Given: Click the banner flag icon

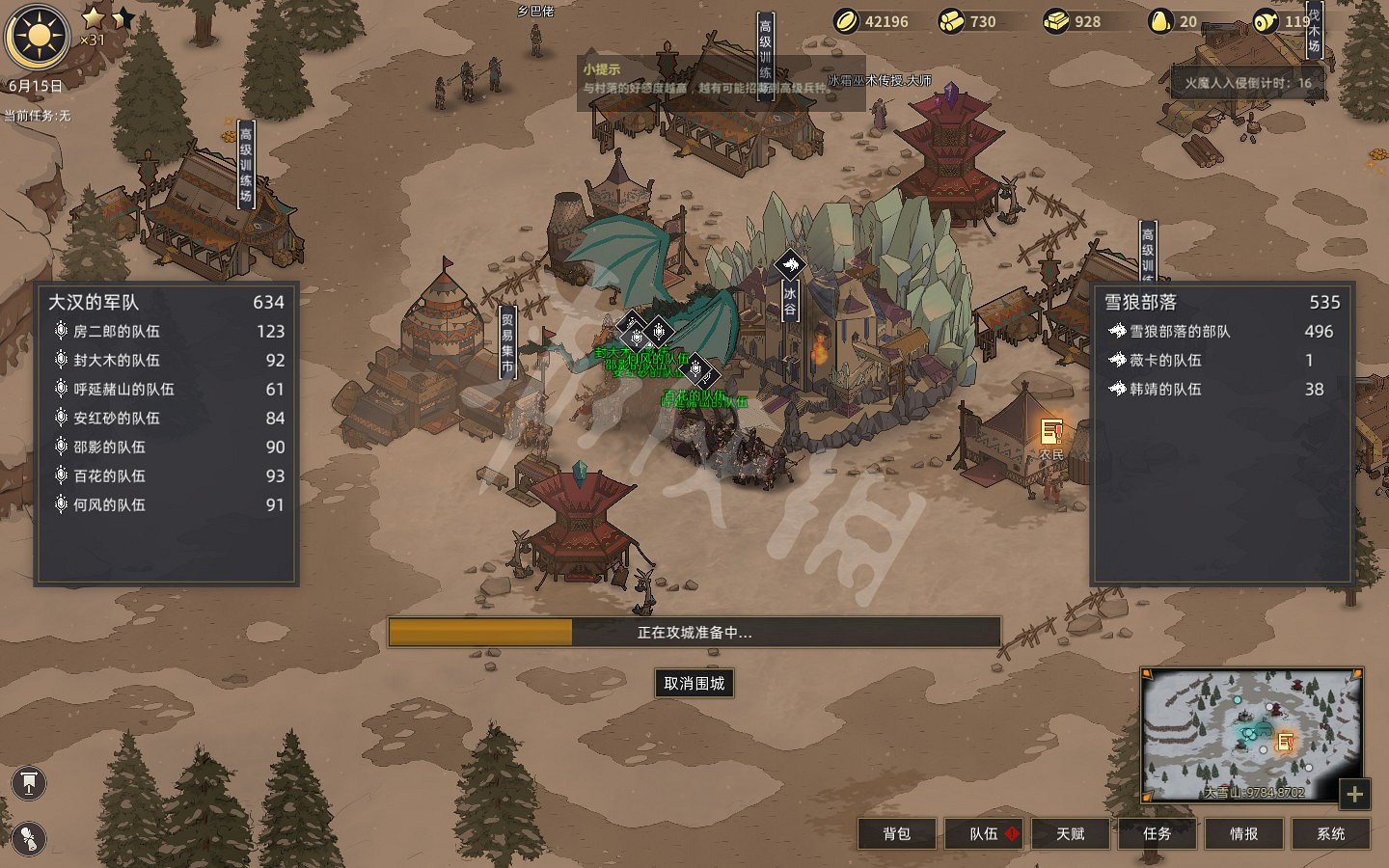Looking at the screenshot, I should (x=29, y=783).
